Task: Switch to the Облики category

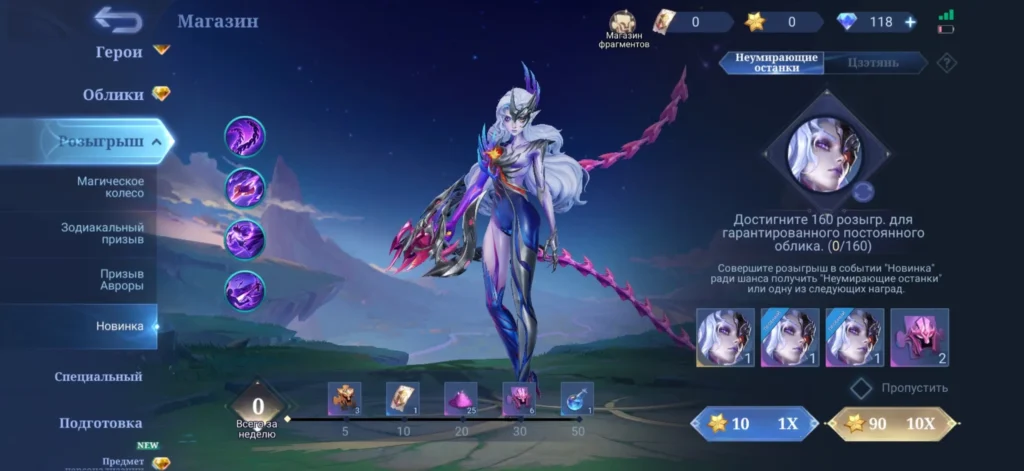Action: point(113,95)
